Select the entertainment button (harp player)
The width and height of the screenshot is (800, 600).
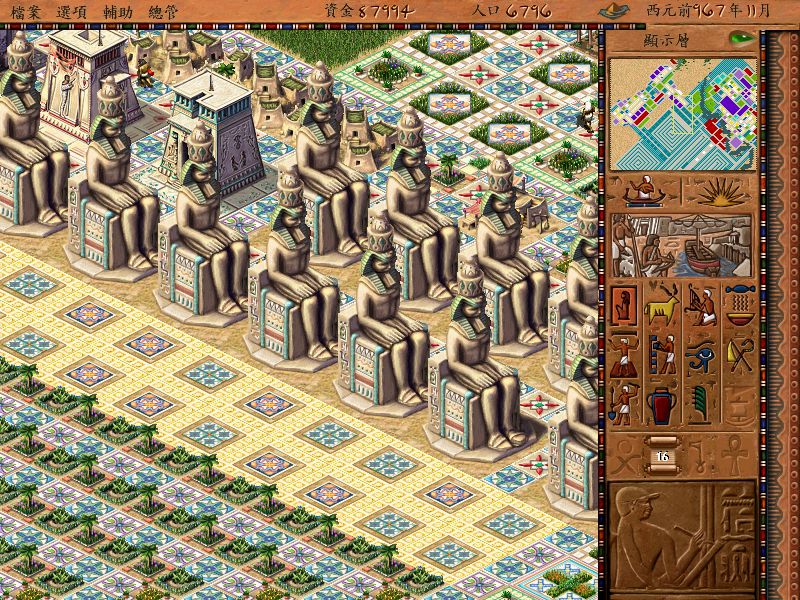(701, 303)
